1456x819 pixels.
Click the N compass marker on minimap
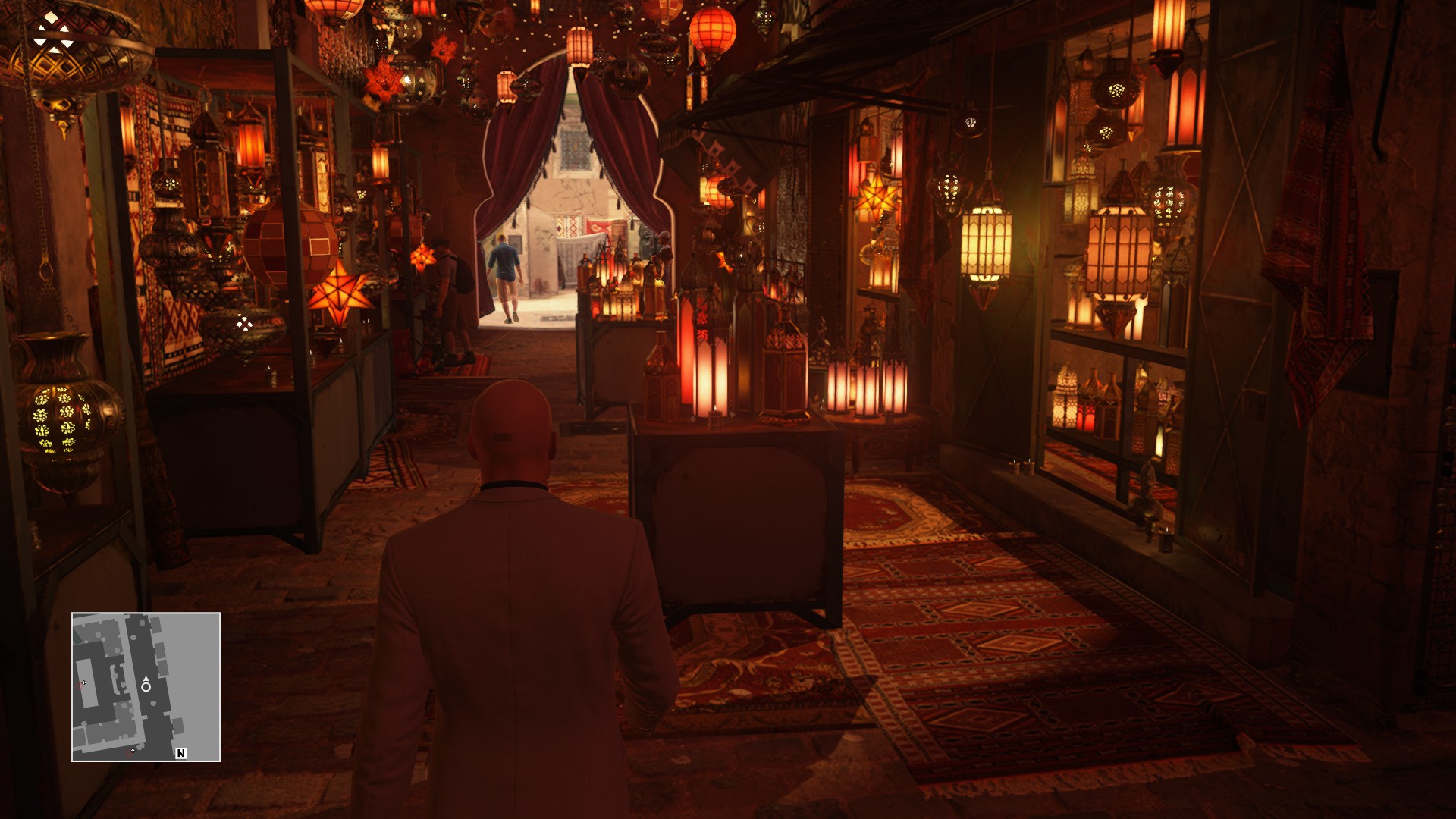pyautogui.click(x=180, y=753)
